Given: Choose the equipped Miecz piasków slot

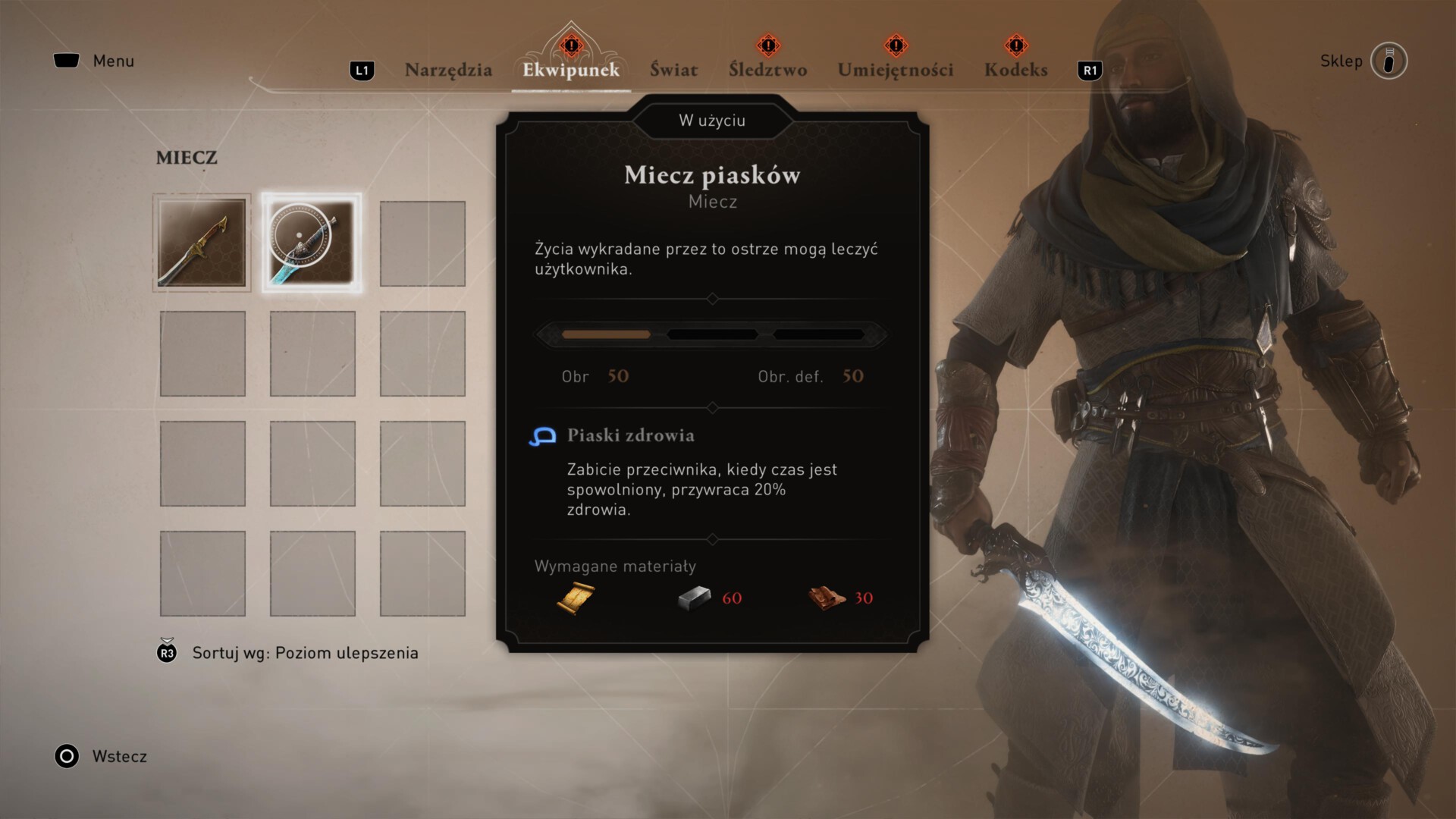Looking at the screenshot, I should [x=312, y=243].
